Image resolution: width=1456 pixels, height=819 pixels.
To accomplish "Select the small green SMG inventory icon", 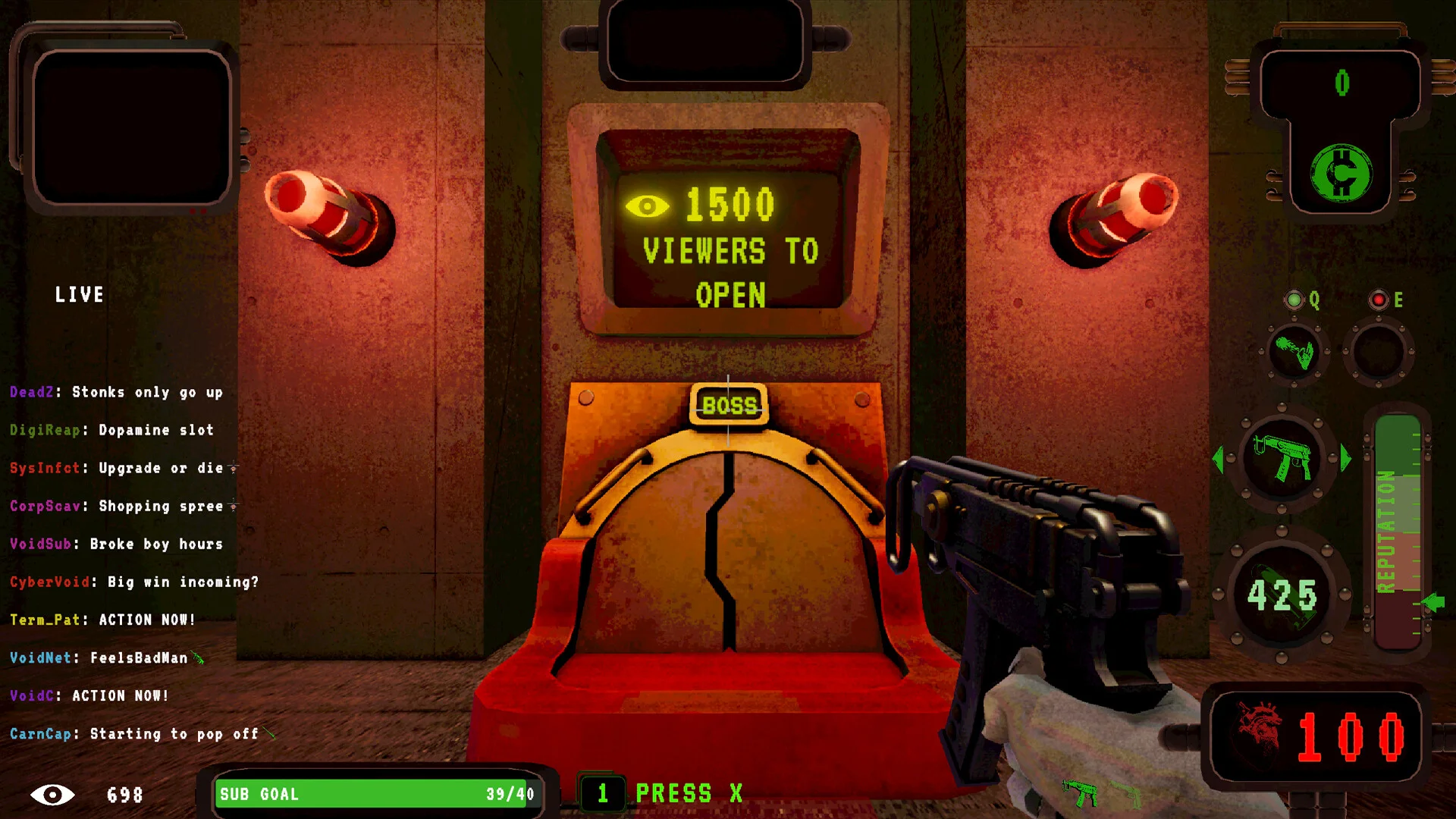I will click(1080, 792).
